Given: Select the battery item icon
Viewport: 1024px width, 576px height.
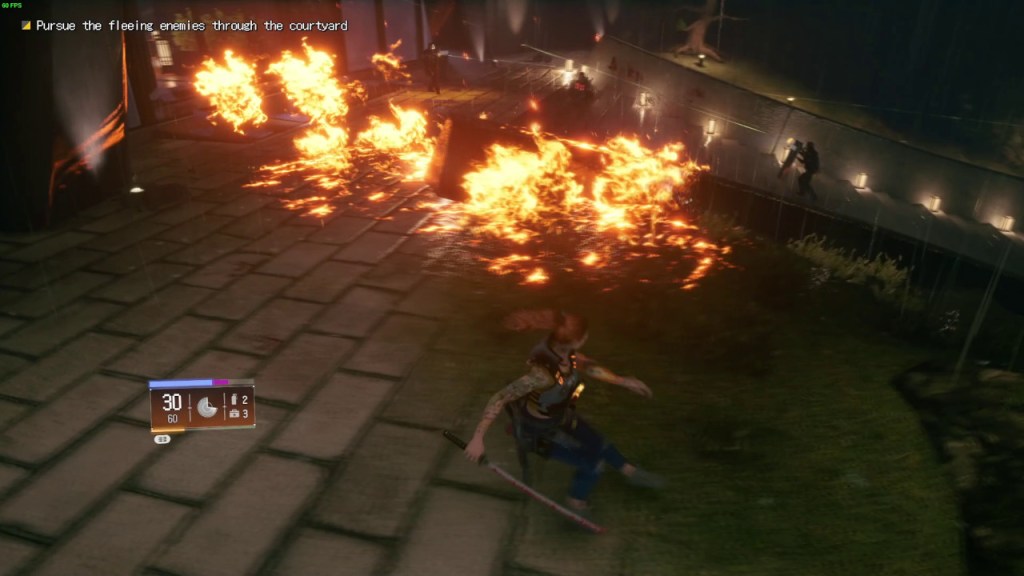Looking at the screenshot, I should click(x=234, y=399).
